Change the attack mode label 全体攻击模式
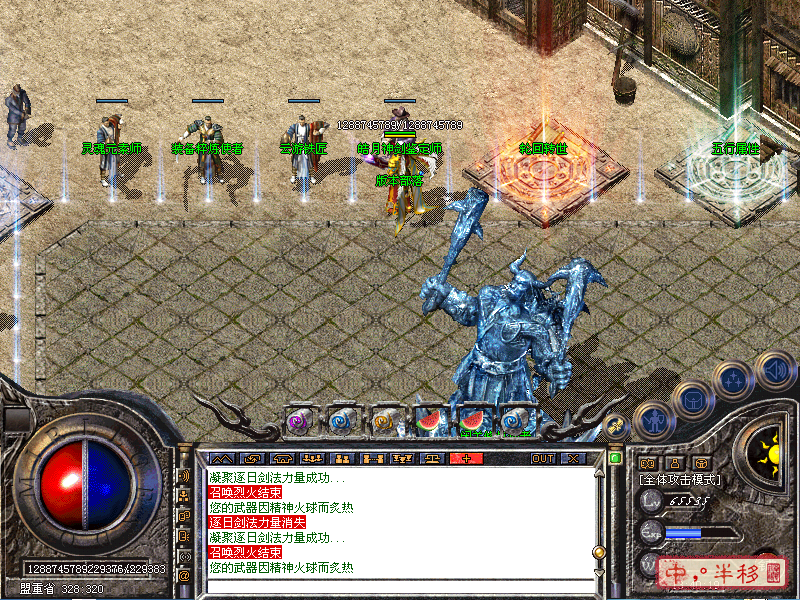800x600 pixels. click(x=680, y=480)
